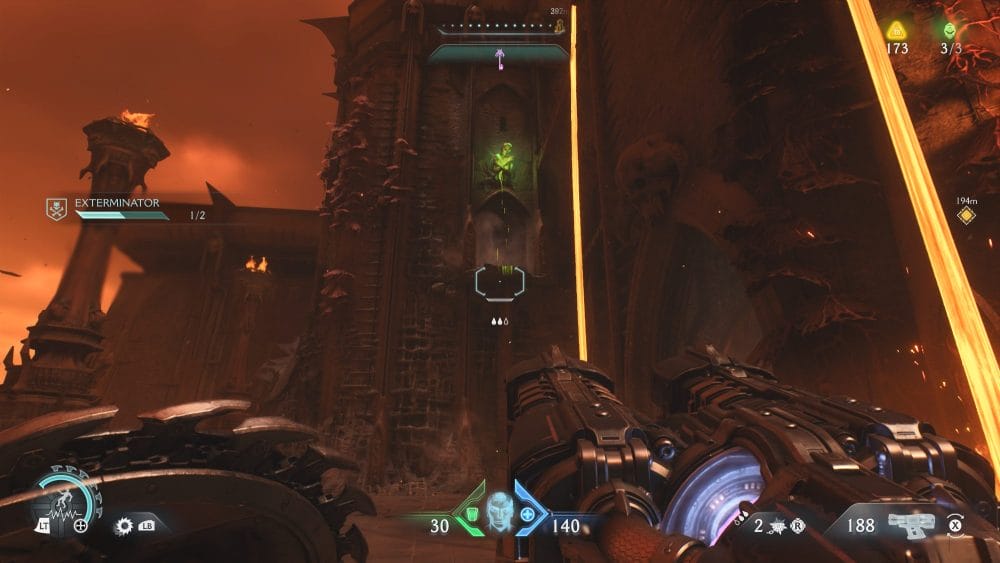The image size is (1000, 563).
Task: Select the green extra lives helmet icon
Action: coord(948,30)
